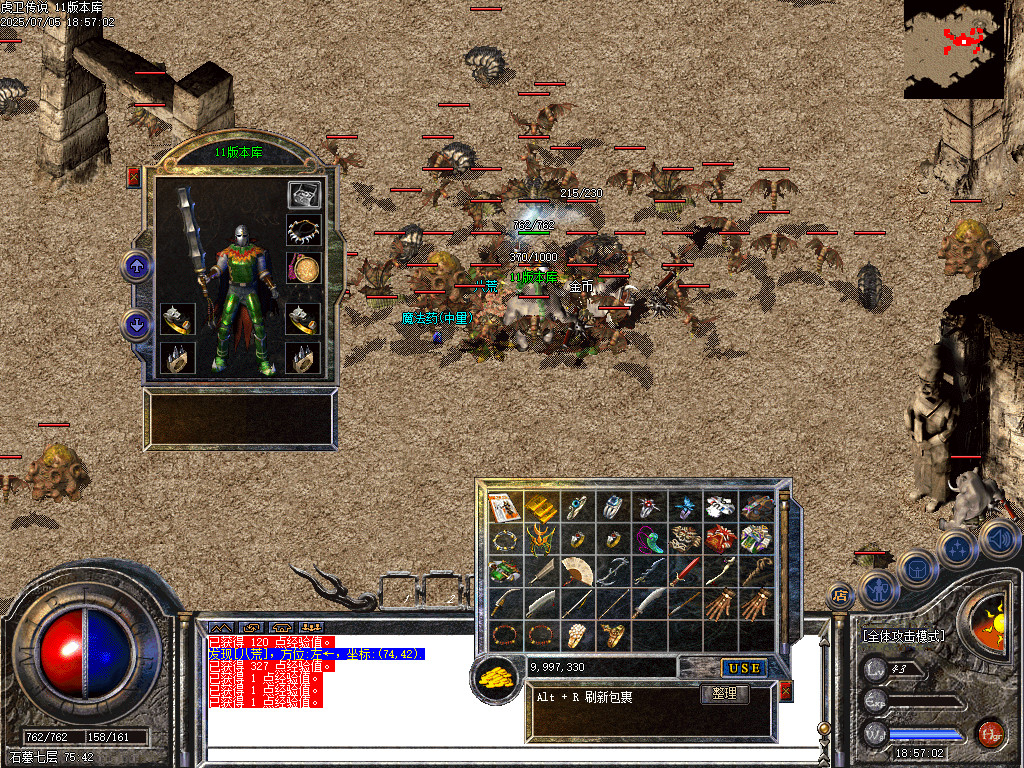Close the inventory bag window
The height and width of the screenshot is (768, 1024).
tap(785, 691)
